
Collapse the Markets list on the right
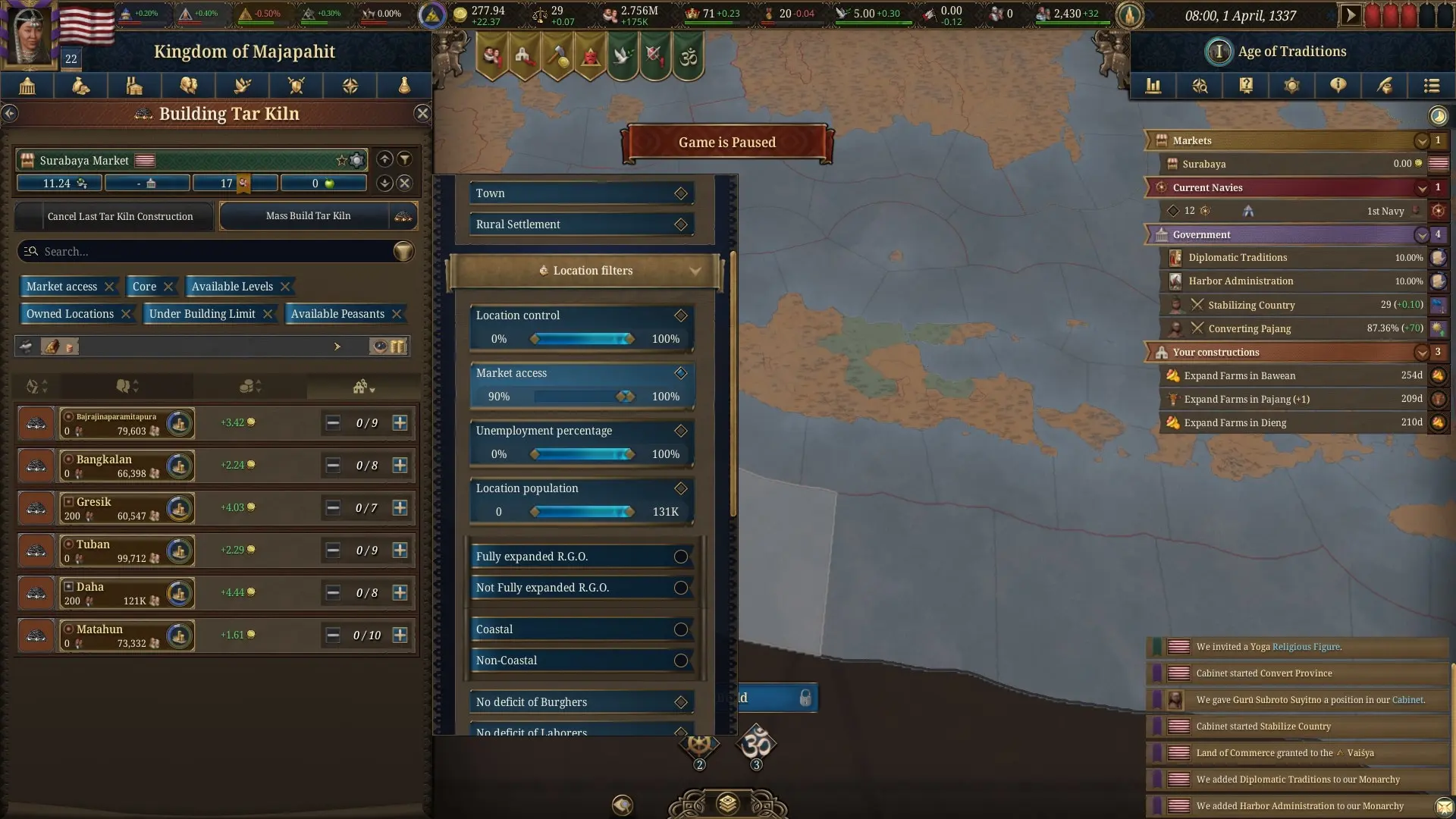coord(1422,140)
